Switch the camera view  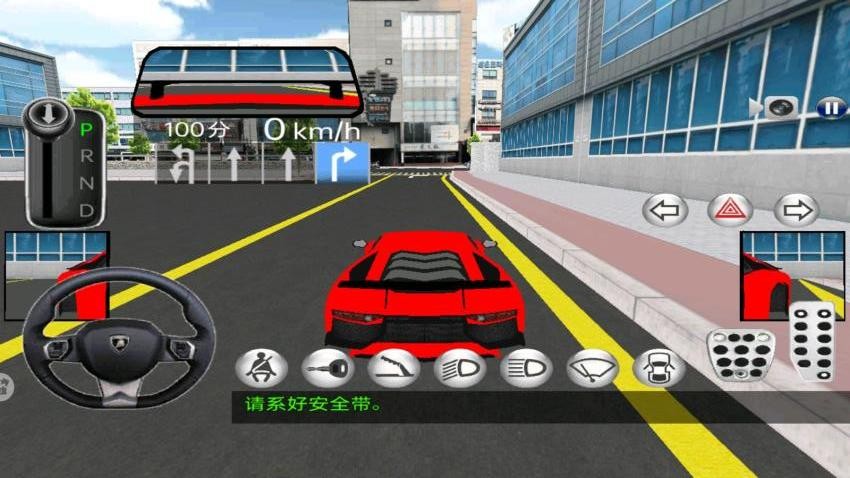click(x=777, y=107)
